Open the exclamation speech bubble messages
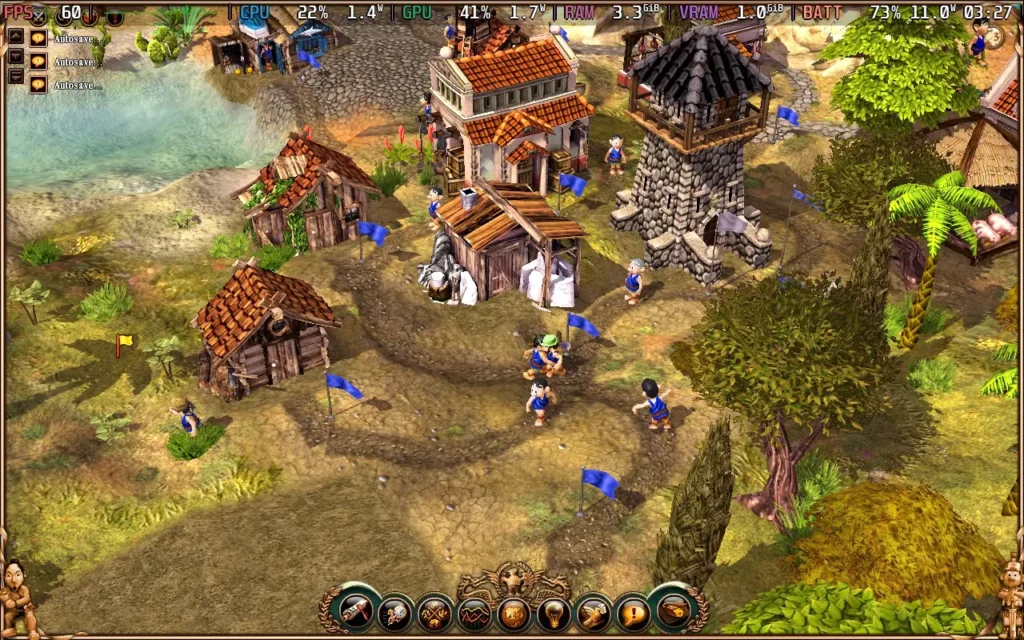1024x640 pixels. coord(631,611)
